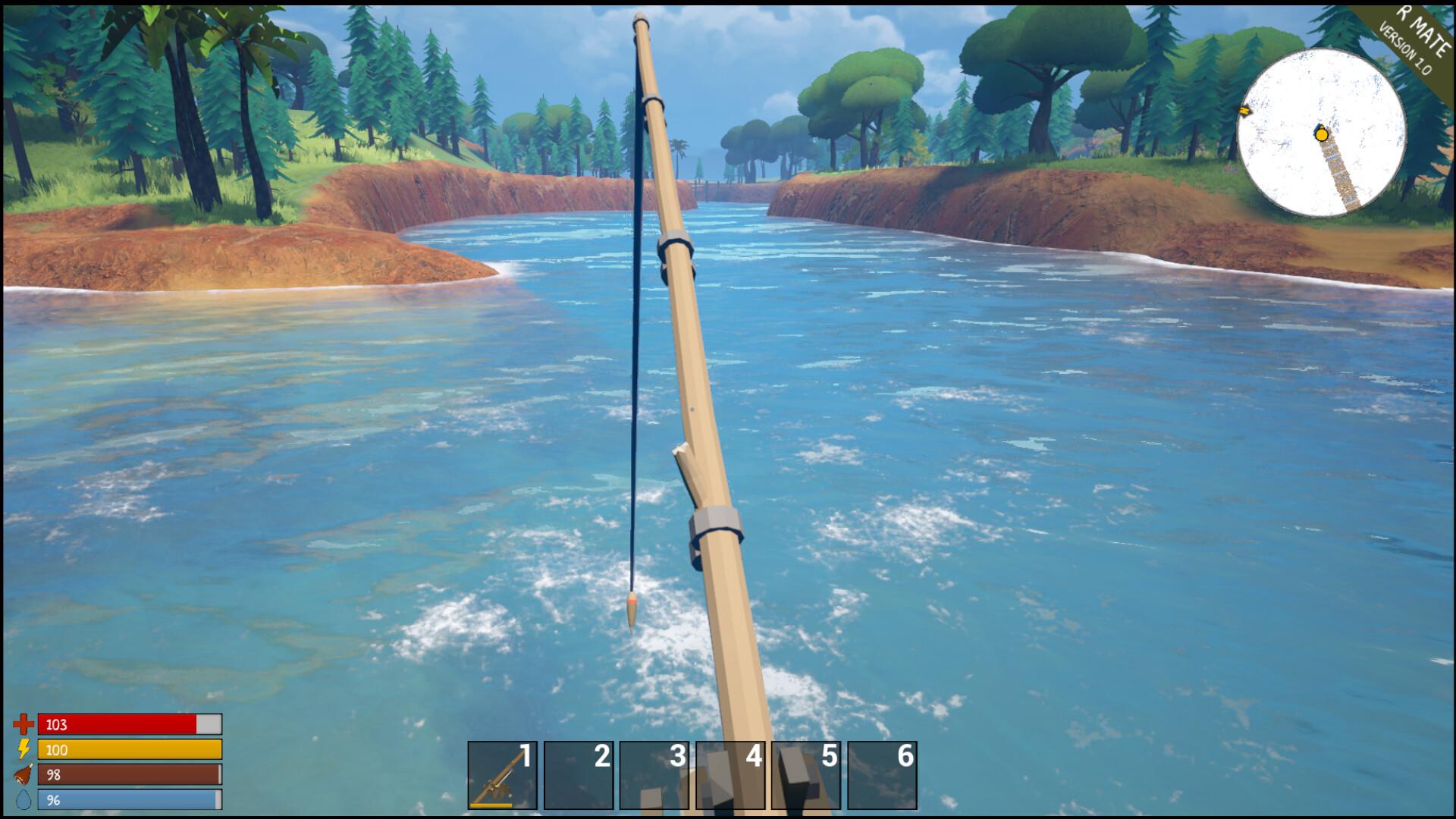Switch to hotbar slot 5
This screenshot has width=1456, height=819.
[x=805, y=775]
